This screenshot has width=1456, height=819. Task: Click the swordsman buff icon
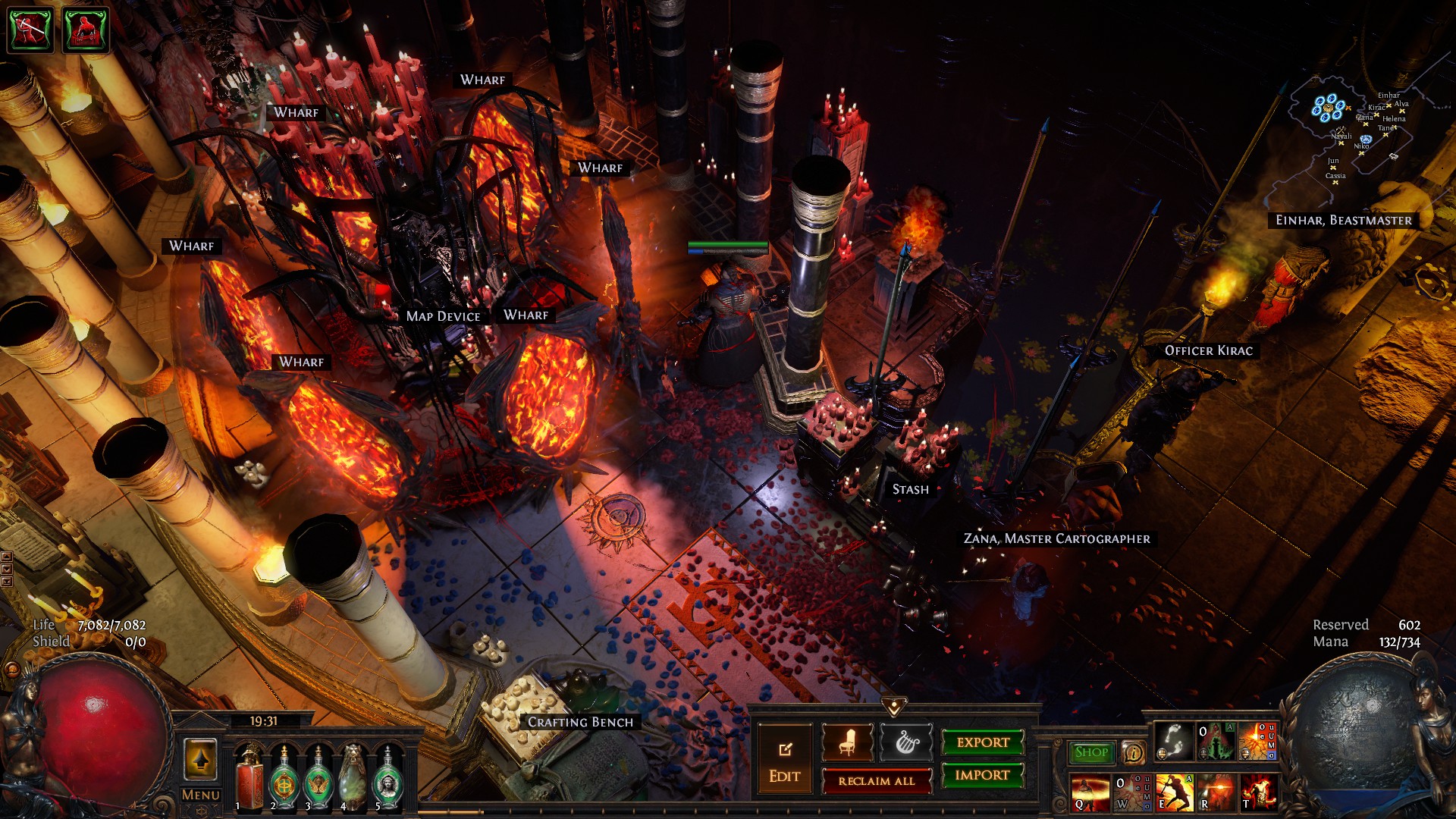pyautogui.click(x=30, y=30)
